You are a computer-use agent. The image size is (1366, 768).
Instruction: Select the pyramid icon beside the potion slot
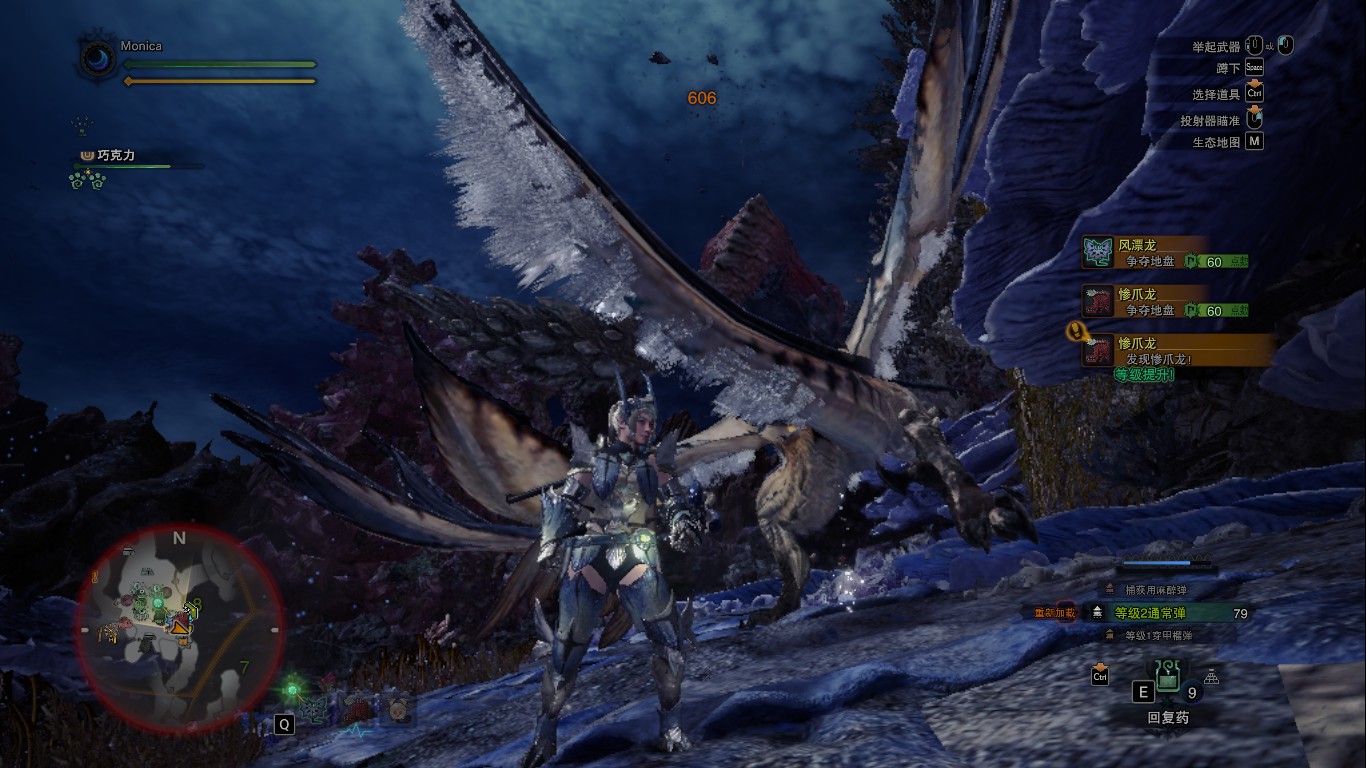coord(1212,675)
